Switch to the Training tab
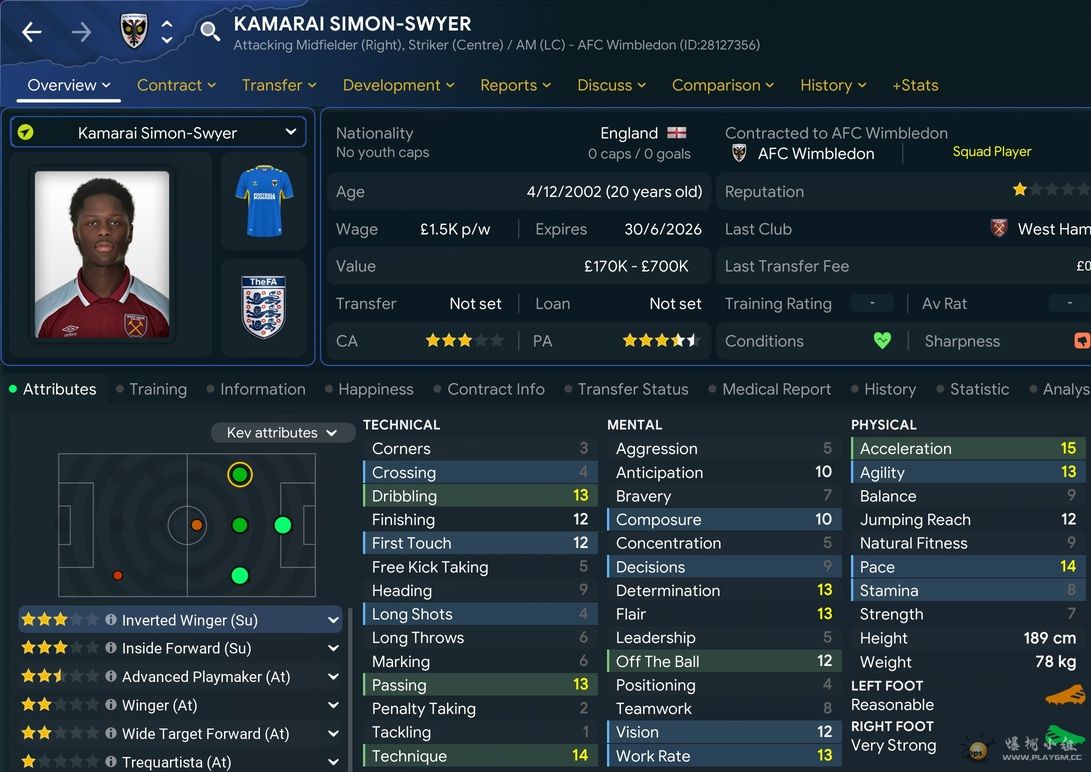Image resolution: width=1091 pixels, height=772 pixels. click(x=157, y=389)
